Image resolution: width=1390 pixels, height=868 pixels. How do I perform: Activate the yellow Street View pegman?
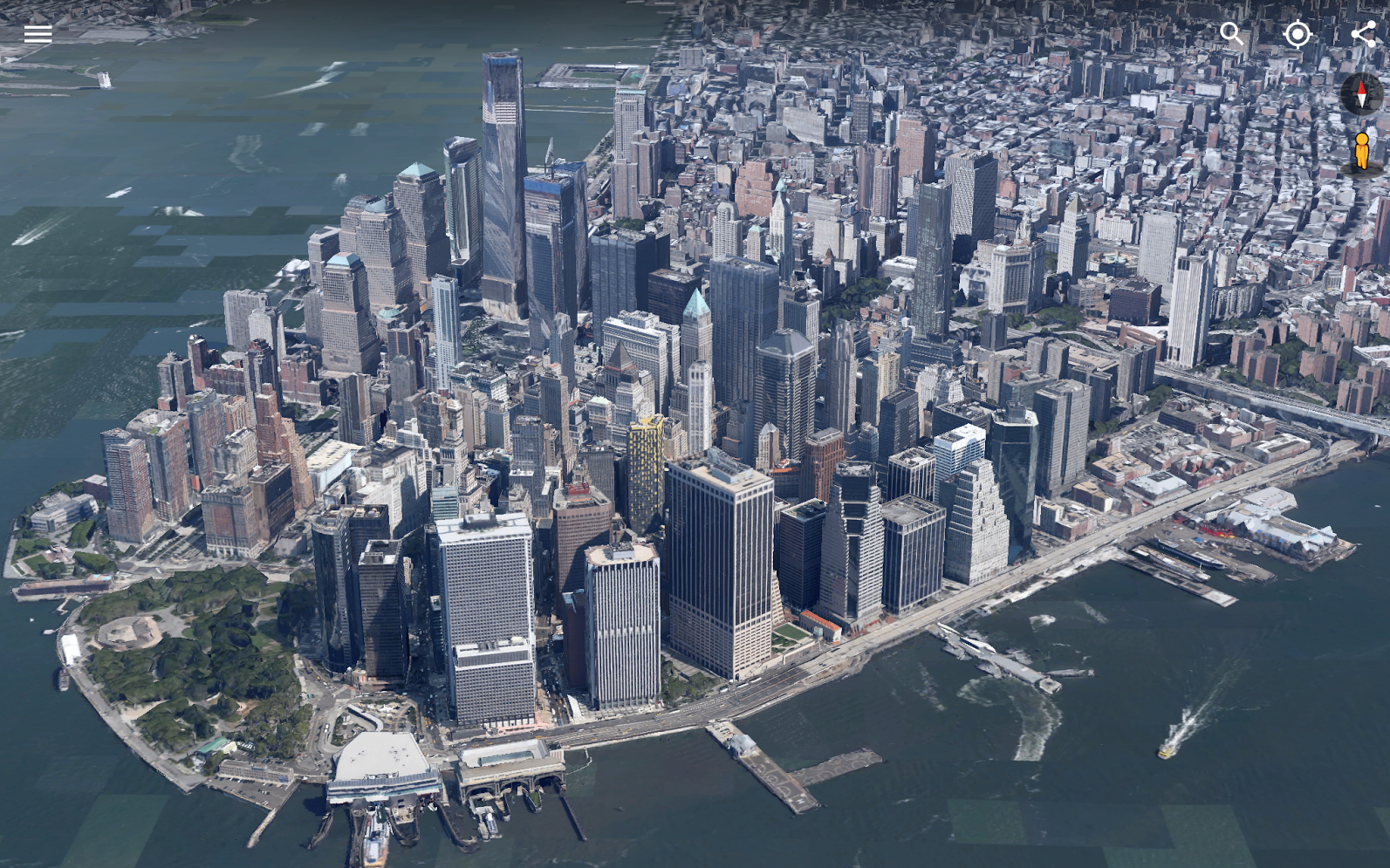(1361, 151)
